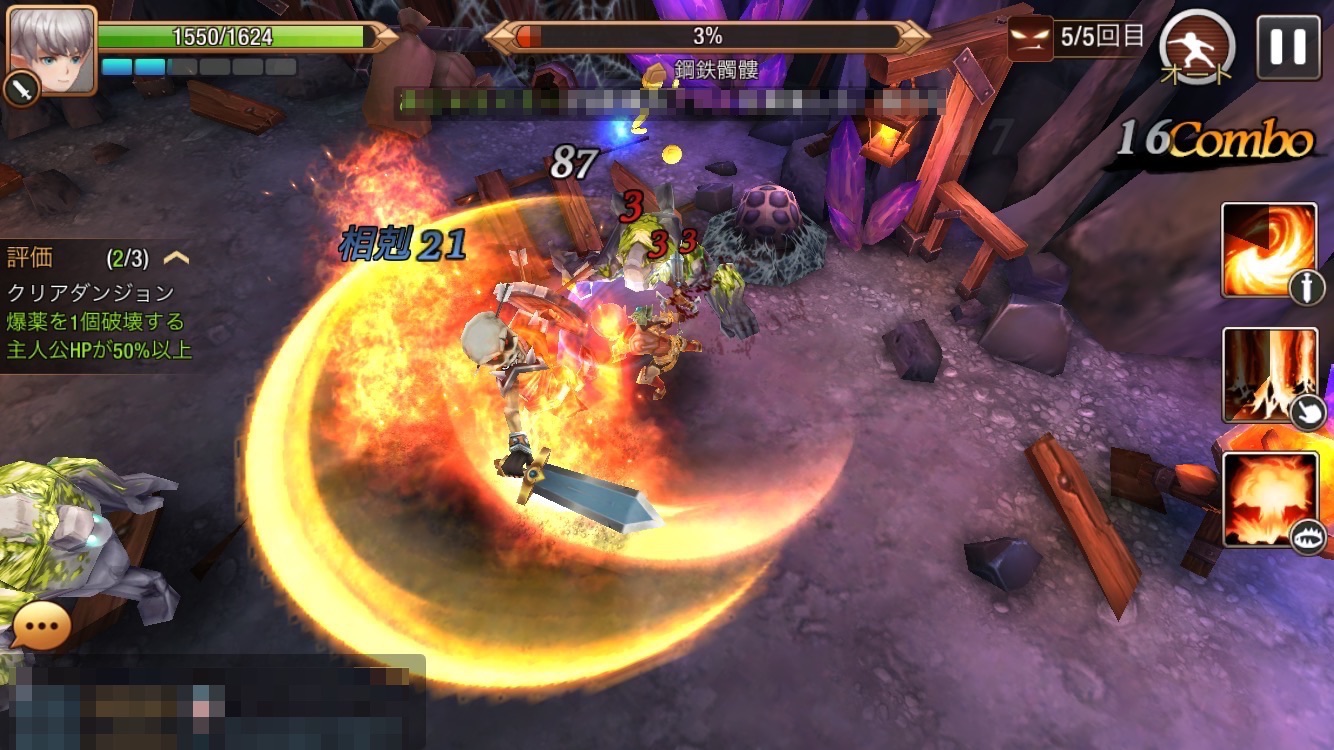Collapse the 評価 objectives panel

point(176,258)
